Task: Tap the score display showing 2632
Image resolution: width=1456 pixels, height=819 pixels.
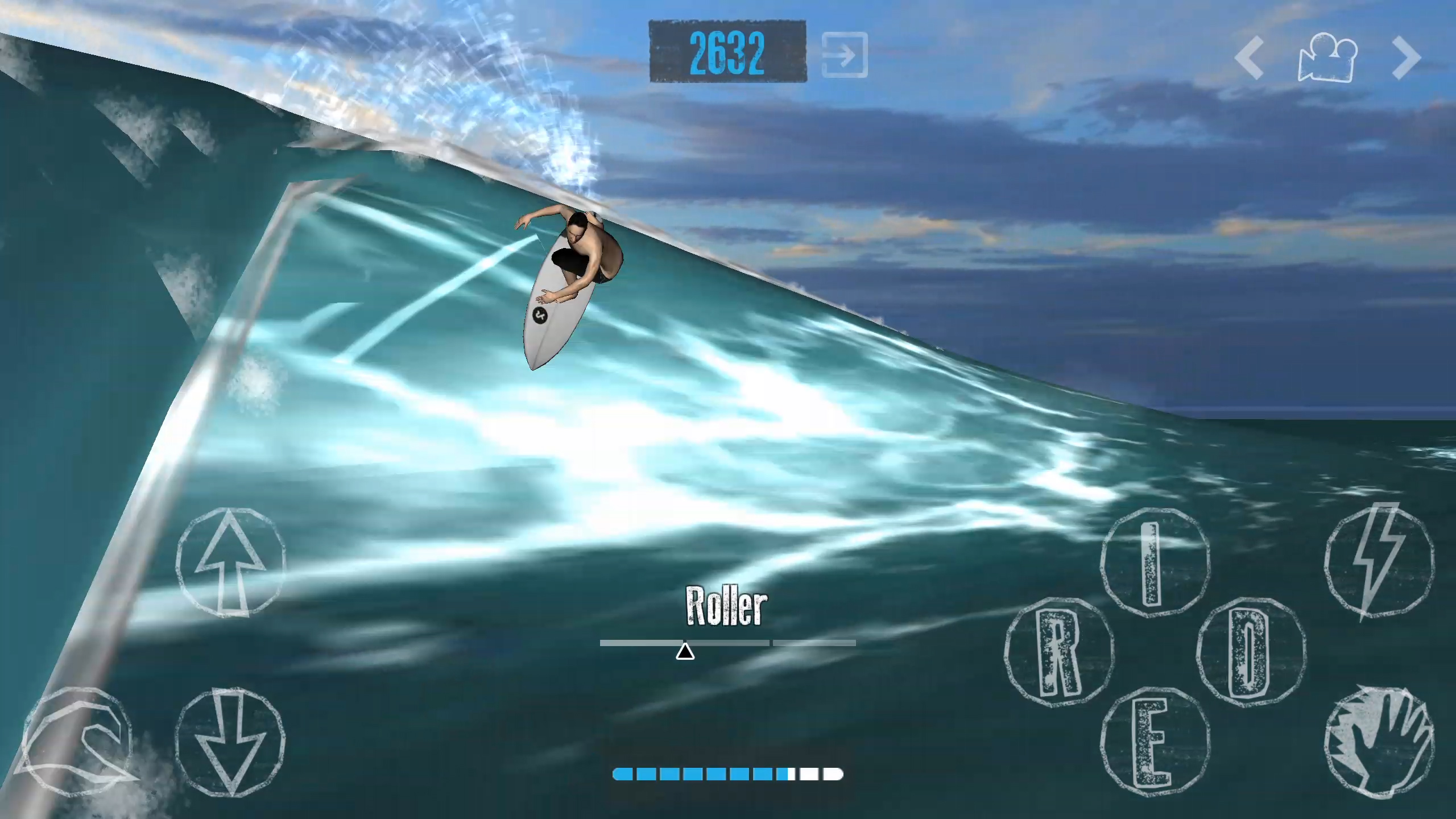Action: click(726, 52)
